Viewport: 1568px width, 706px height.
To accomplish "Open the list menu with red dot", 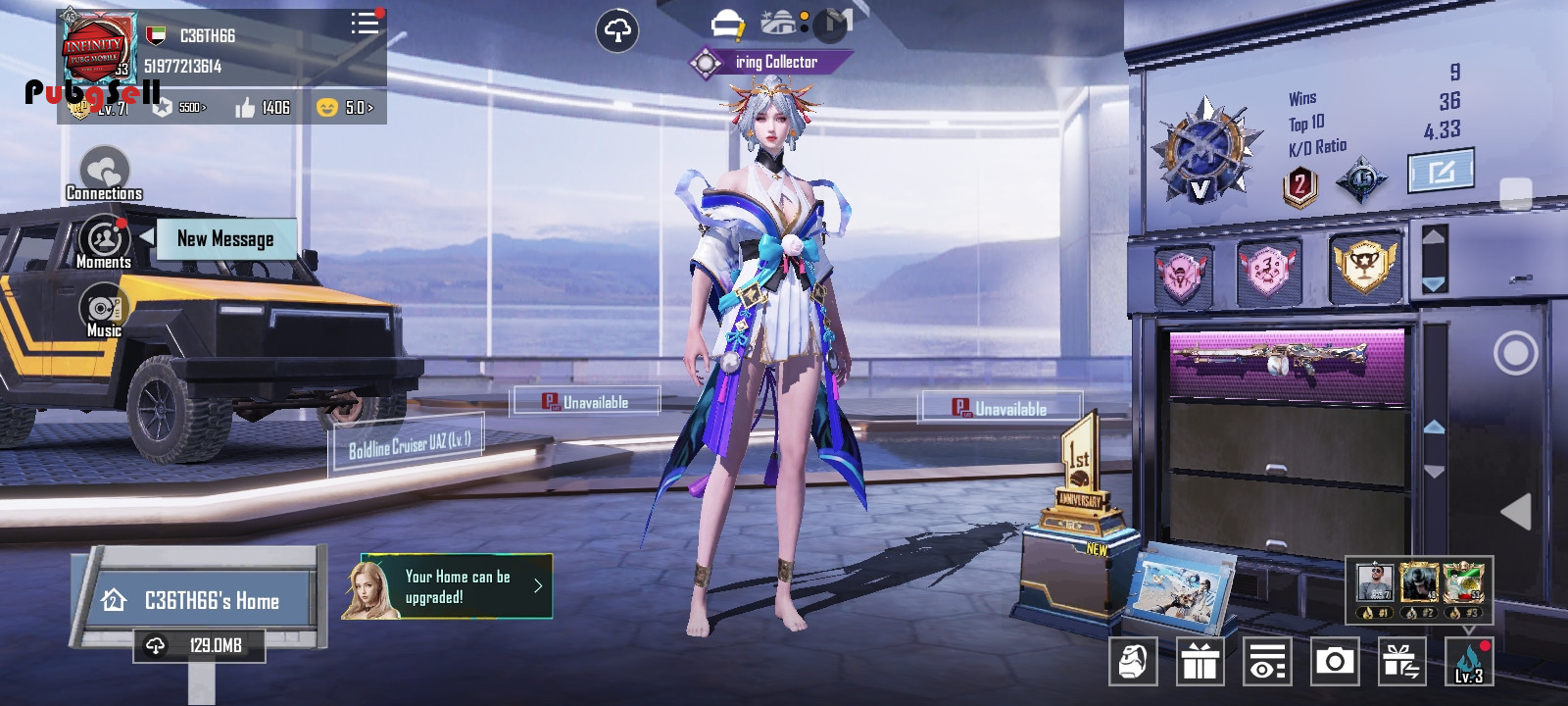I will [365, 24].
